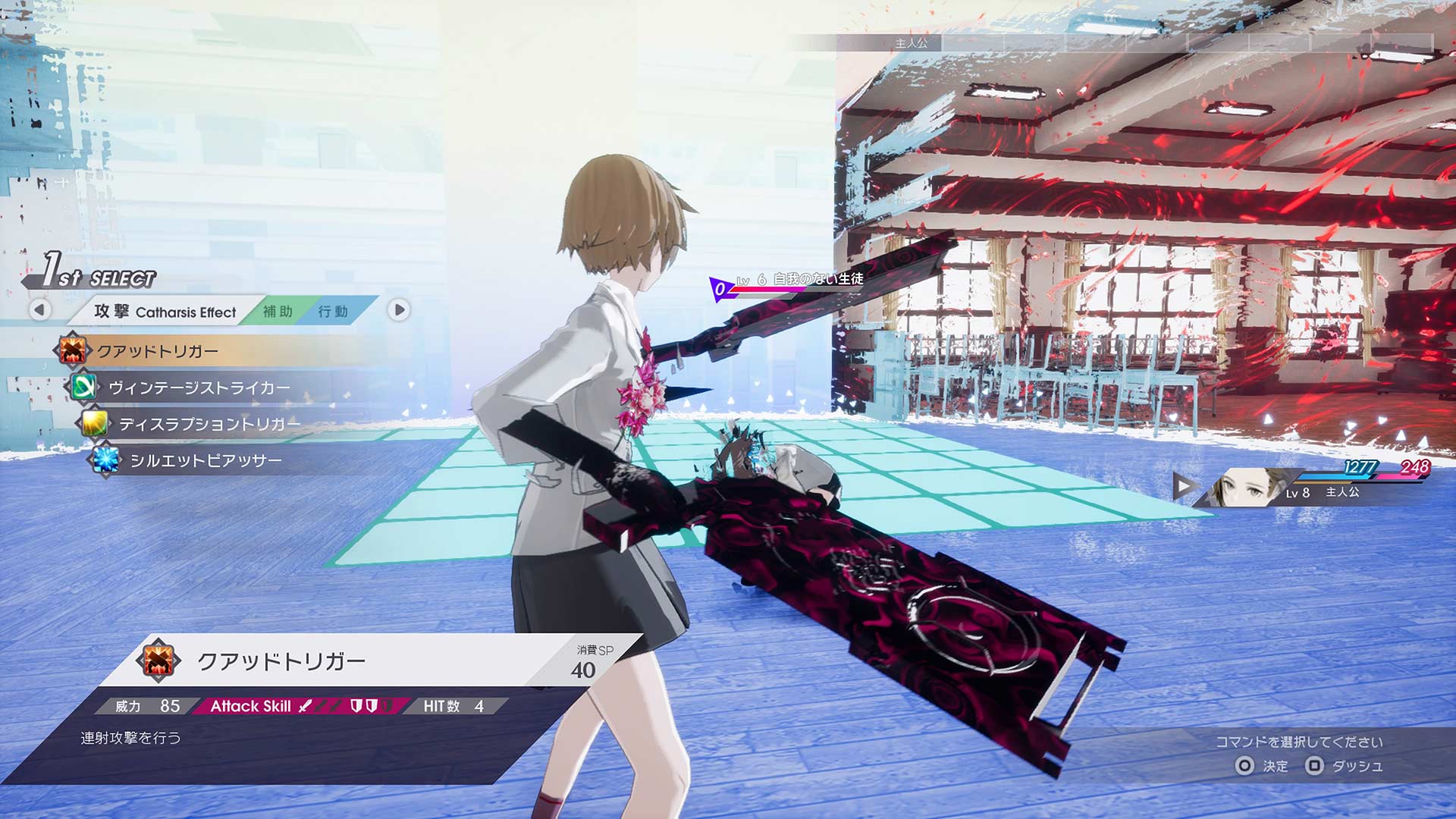Select the クアッドトリガー skill
The width and height of the screenshot is (1456, 819).
point(158,351)
